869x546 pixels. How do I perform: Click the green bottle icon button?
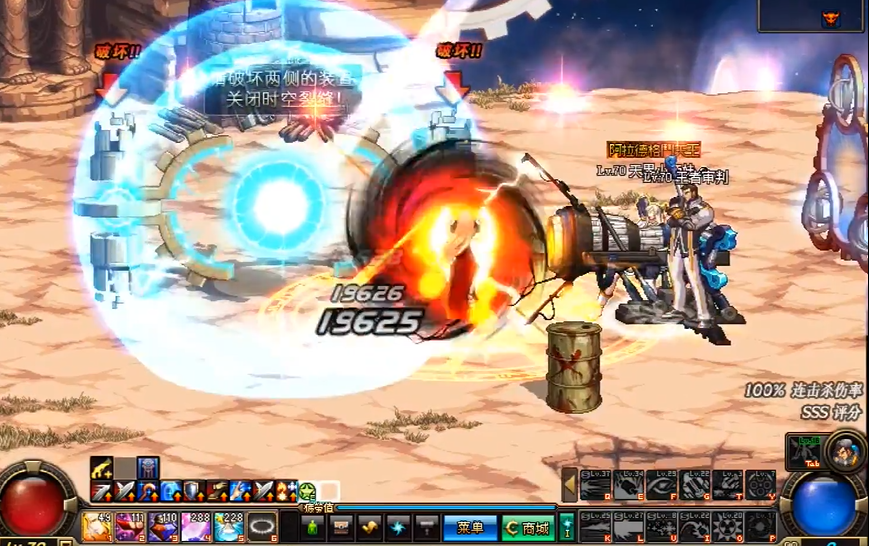pyautogui.click(x=313, y=527)
